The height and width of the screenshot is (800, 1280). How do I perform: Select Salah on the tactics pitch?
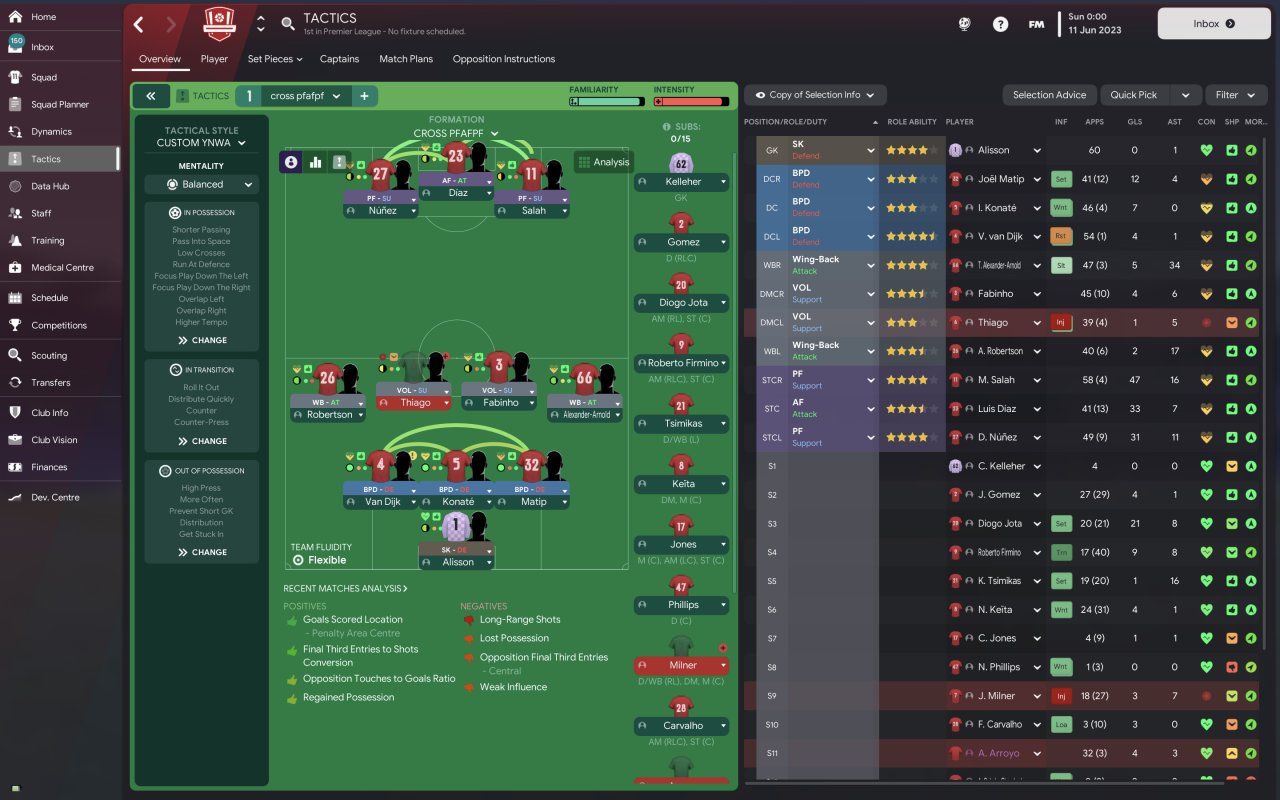[x=532, y=211]
